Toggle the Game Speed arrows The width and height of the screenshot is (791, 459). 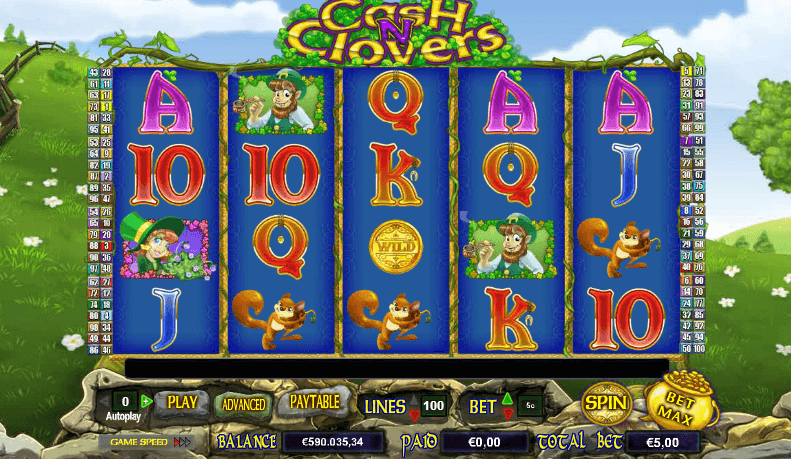point(182,441)
